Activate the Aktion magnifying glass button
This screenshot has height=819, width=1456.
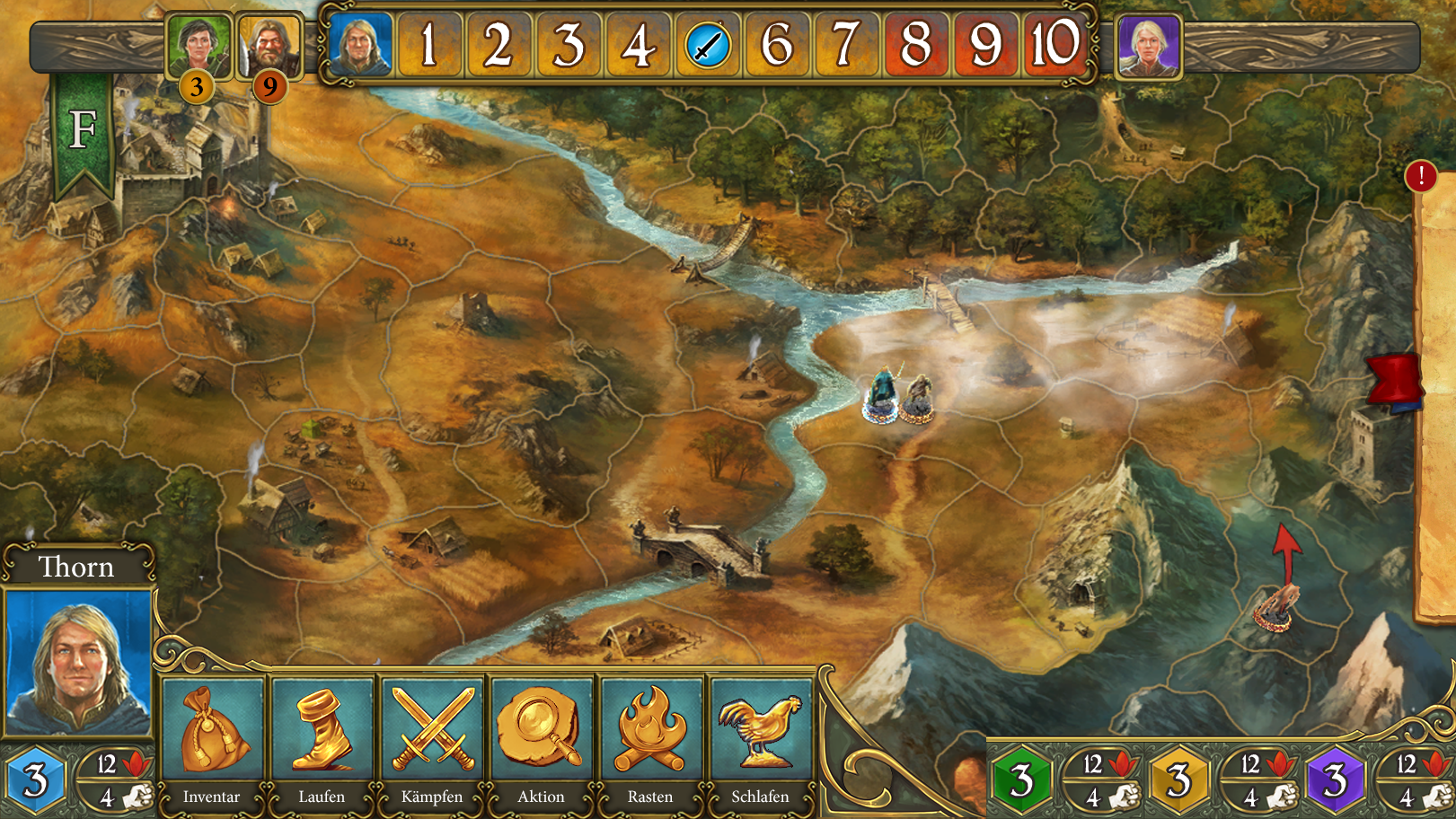pyautogui.click(x=542, y=737)
